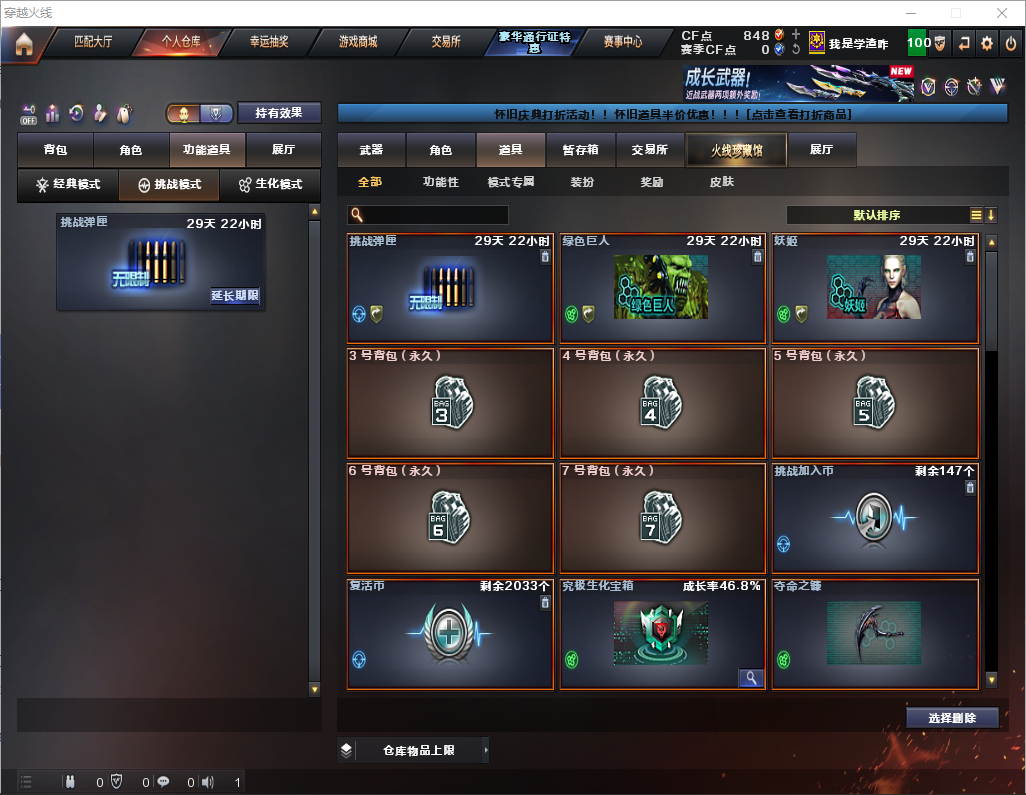The height and width of the screenshot is (795, 1026).
Task: Extend duration with 延长期限 button
Action: (235, 296)
